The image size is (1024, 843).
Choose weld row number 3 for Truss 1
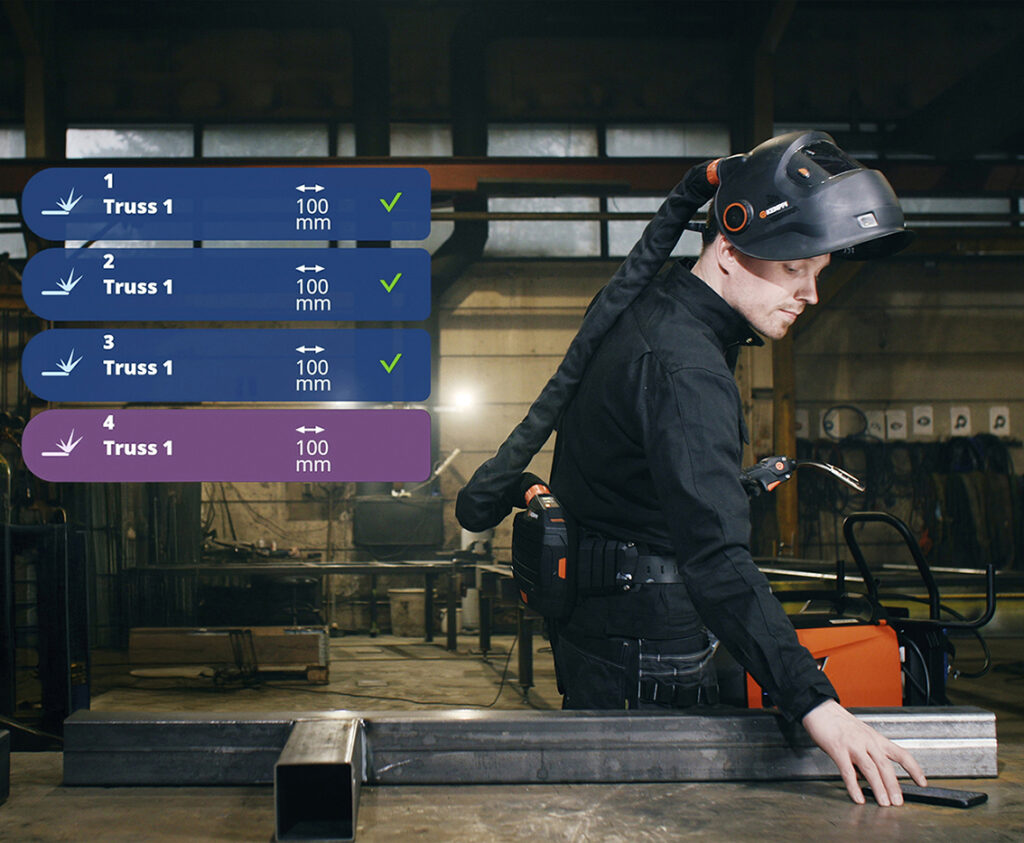point(226,365)
